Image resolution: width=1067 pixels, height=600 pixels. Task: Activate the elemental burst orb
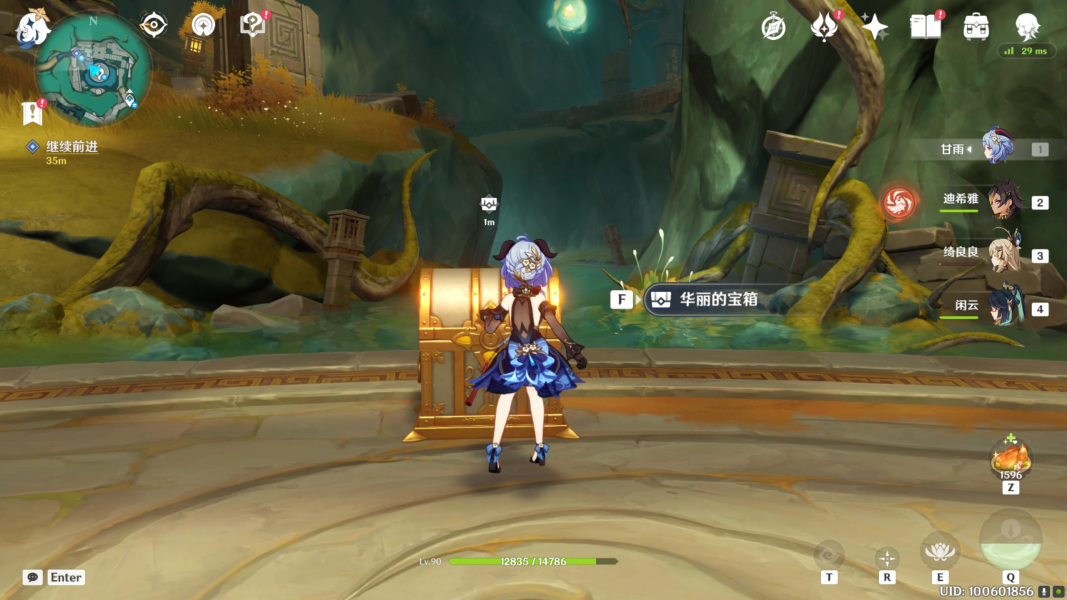(x=1010, y=541)
